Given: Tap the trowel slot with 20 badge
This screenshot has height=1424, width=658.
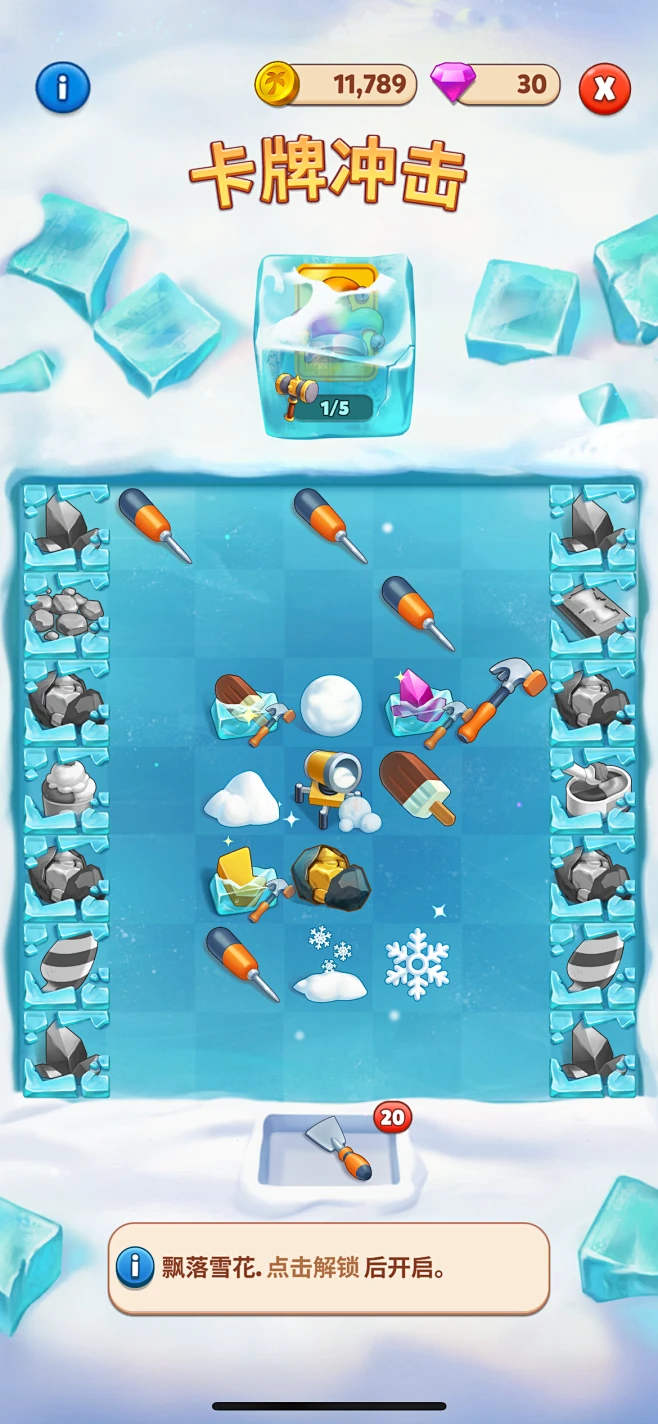Looking at the screenshot, I should tap(332, 1150).
